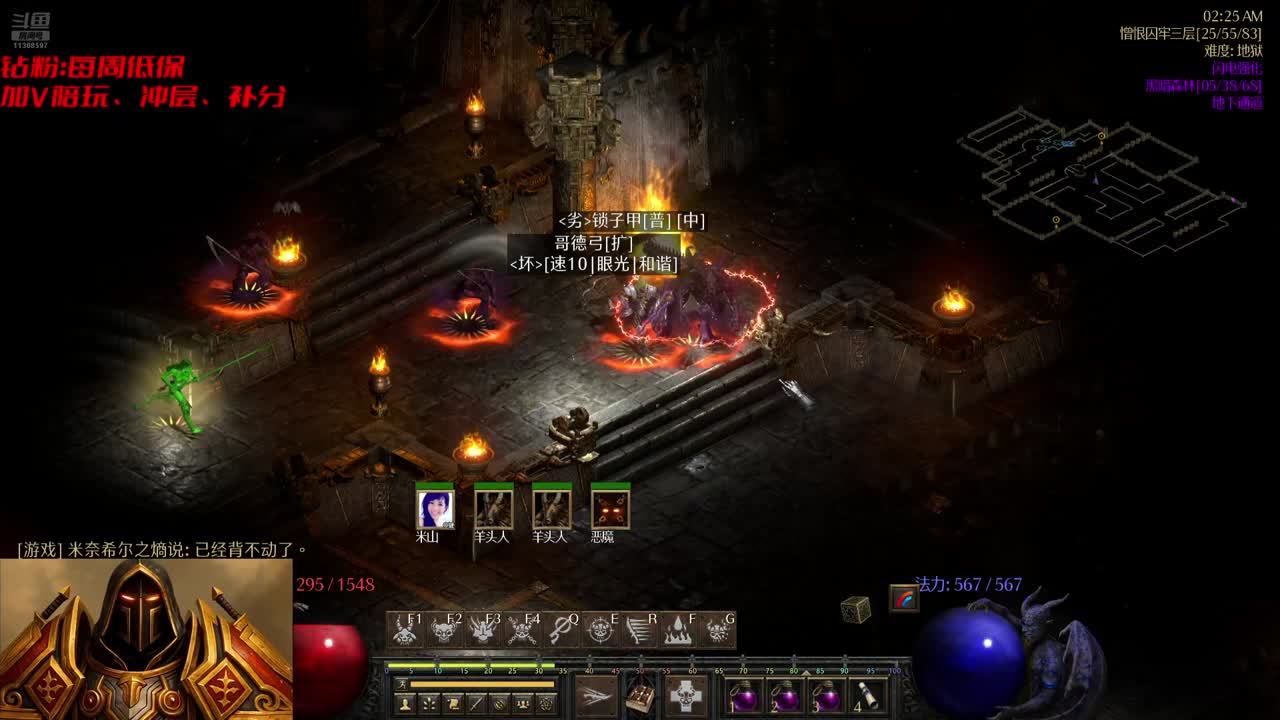Cast the R bone teeth skill
This screenshot has height=720, width=1280.
(x=639, y=630)
